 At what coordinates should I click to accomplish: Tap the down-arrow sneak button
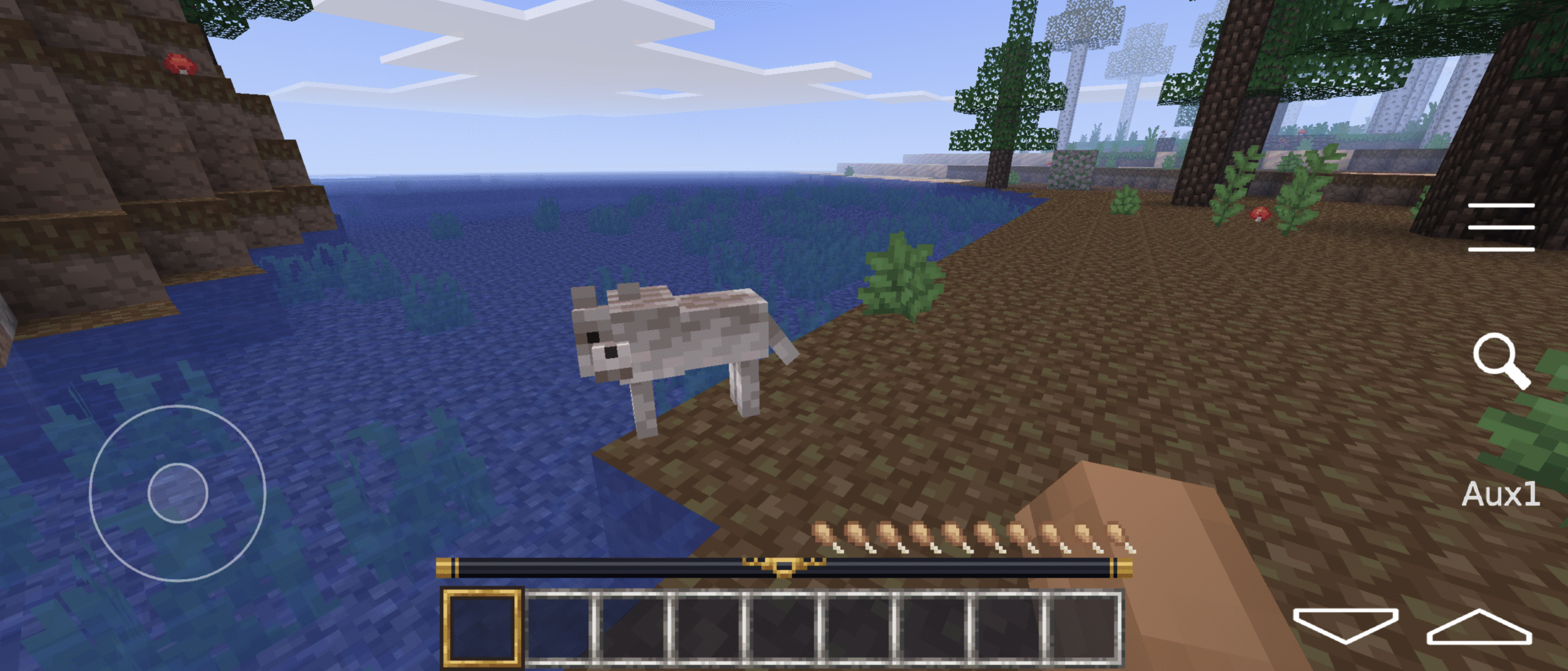(1345, 625)
